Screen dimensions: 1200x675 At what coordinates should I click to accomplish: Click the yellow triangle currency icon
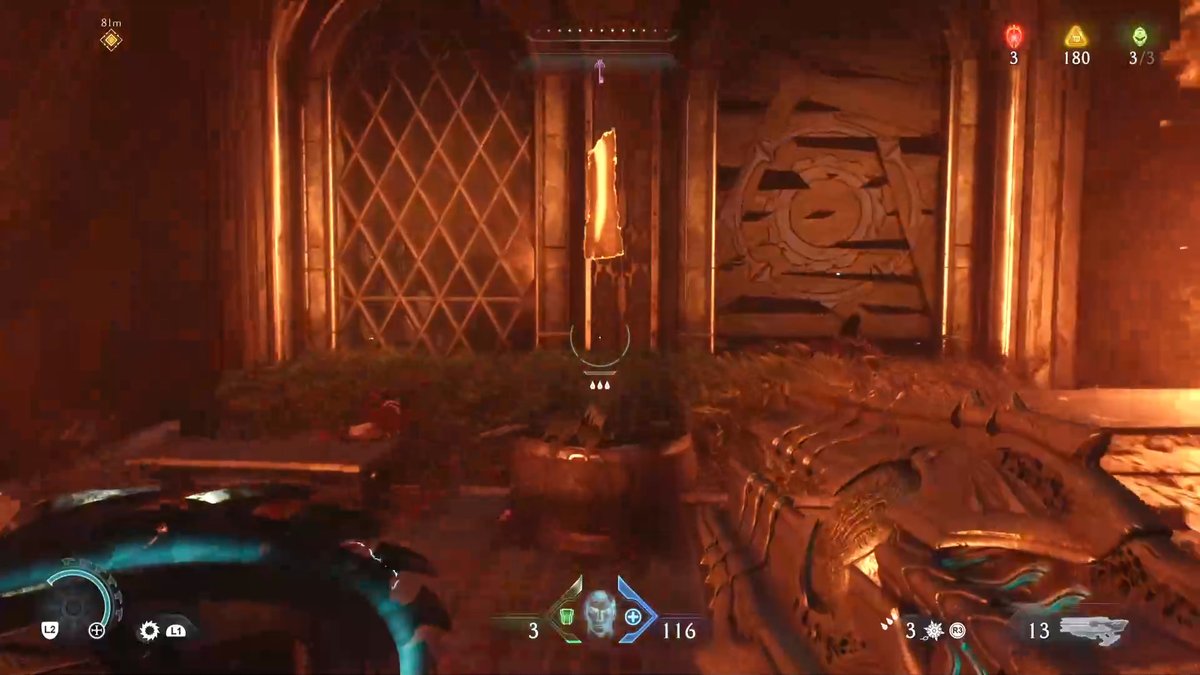click(x=1076, y=37)
